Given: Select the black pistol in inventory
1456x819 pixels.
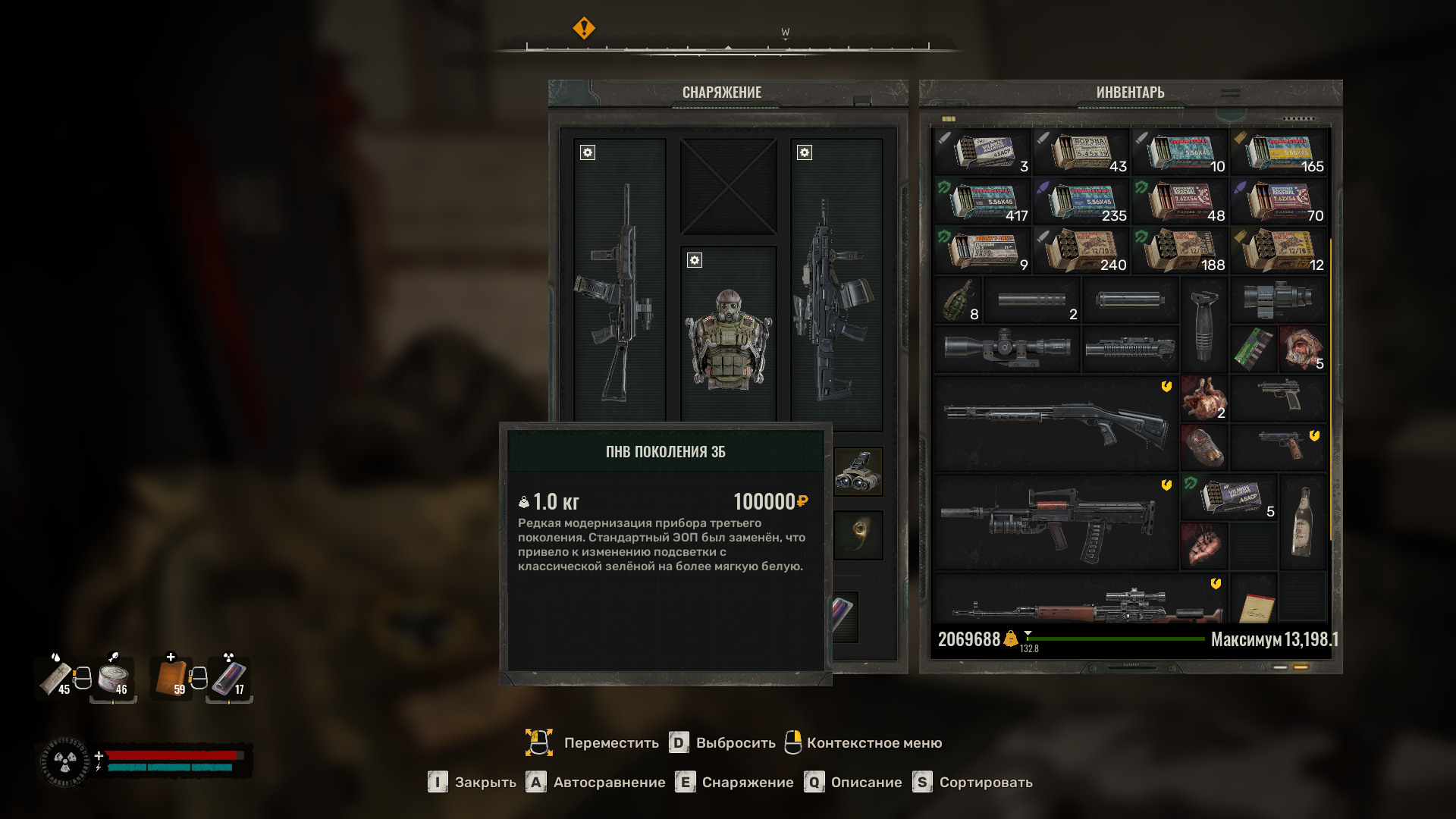Looking at the screenshot, I should (x=1279, y=396).
